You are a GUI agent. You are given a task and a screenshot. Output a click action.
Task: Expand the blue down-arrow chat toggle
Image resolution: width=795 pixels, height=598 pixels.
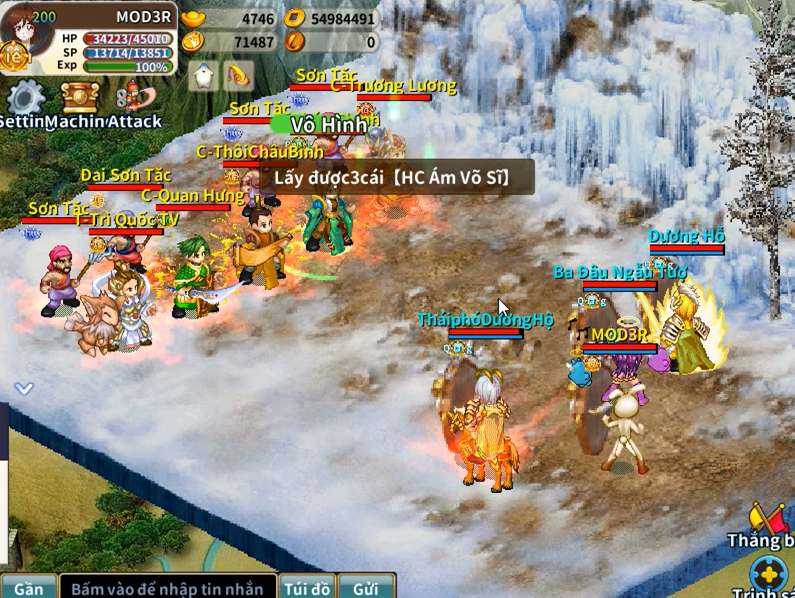(x=24, y=388)
